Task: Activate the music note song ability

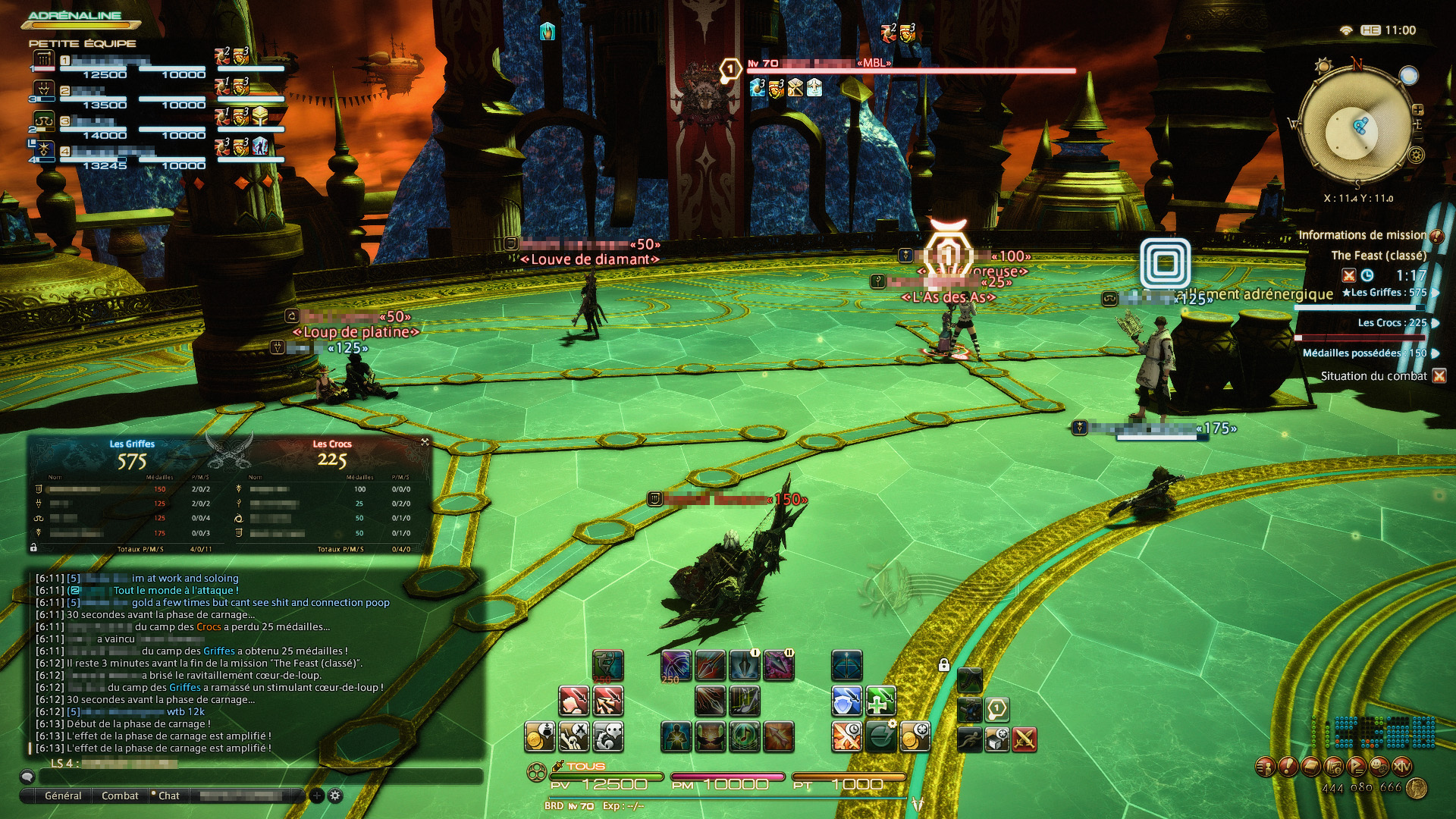Action: point(744,736)
